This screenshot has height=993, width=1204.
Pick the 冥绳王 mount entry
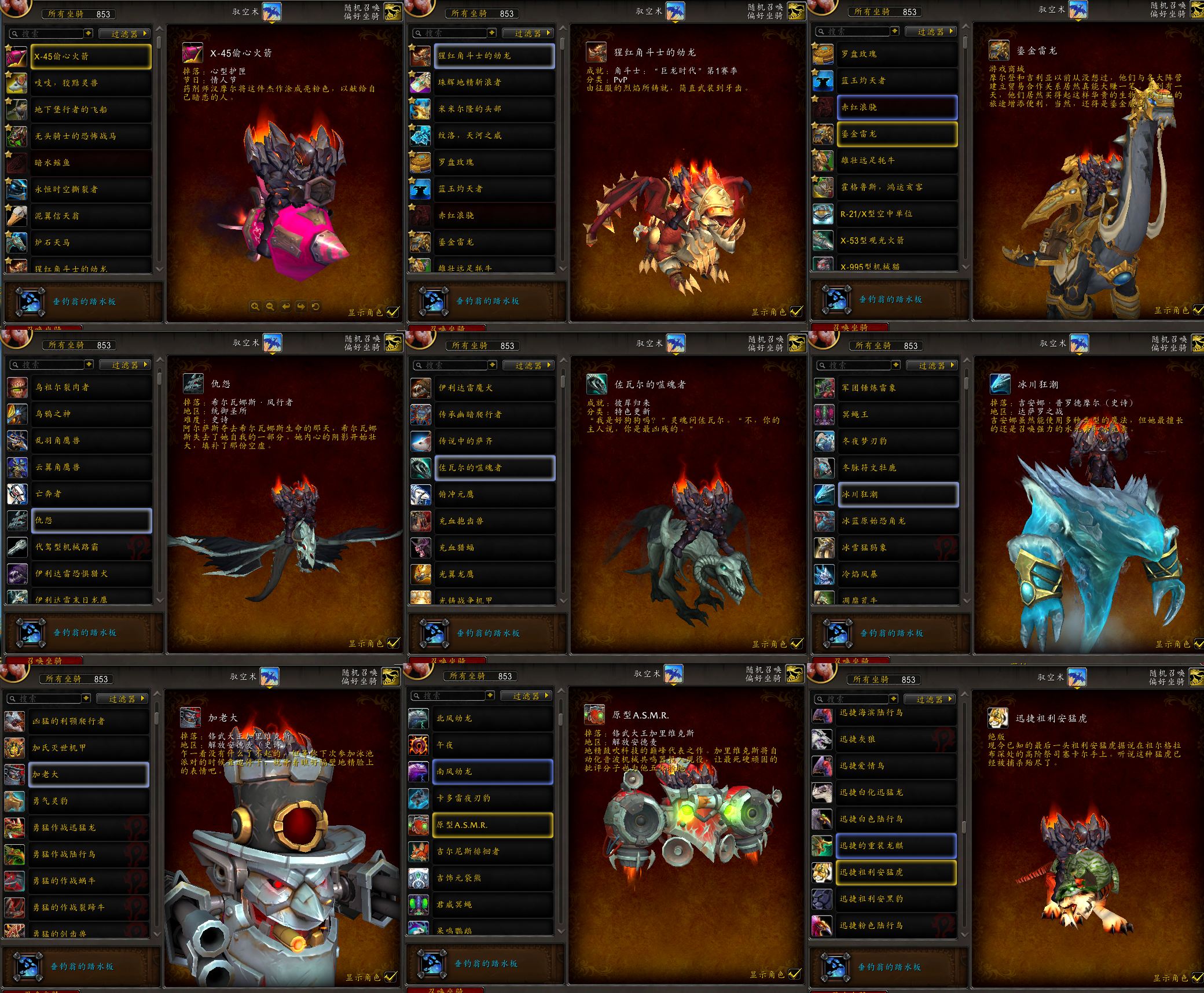click(x=898, y=414)
